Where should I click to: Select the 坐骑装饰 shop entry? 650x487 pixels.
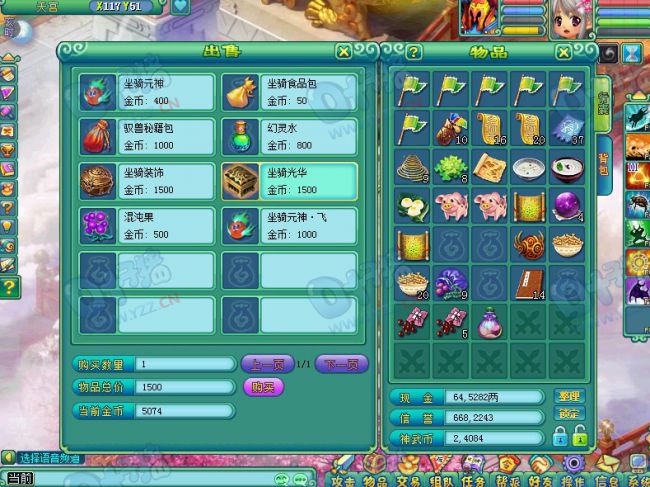(147, 179)
